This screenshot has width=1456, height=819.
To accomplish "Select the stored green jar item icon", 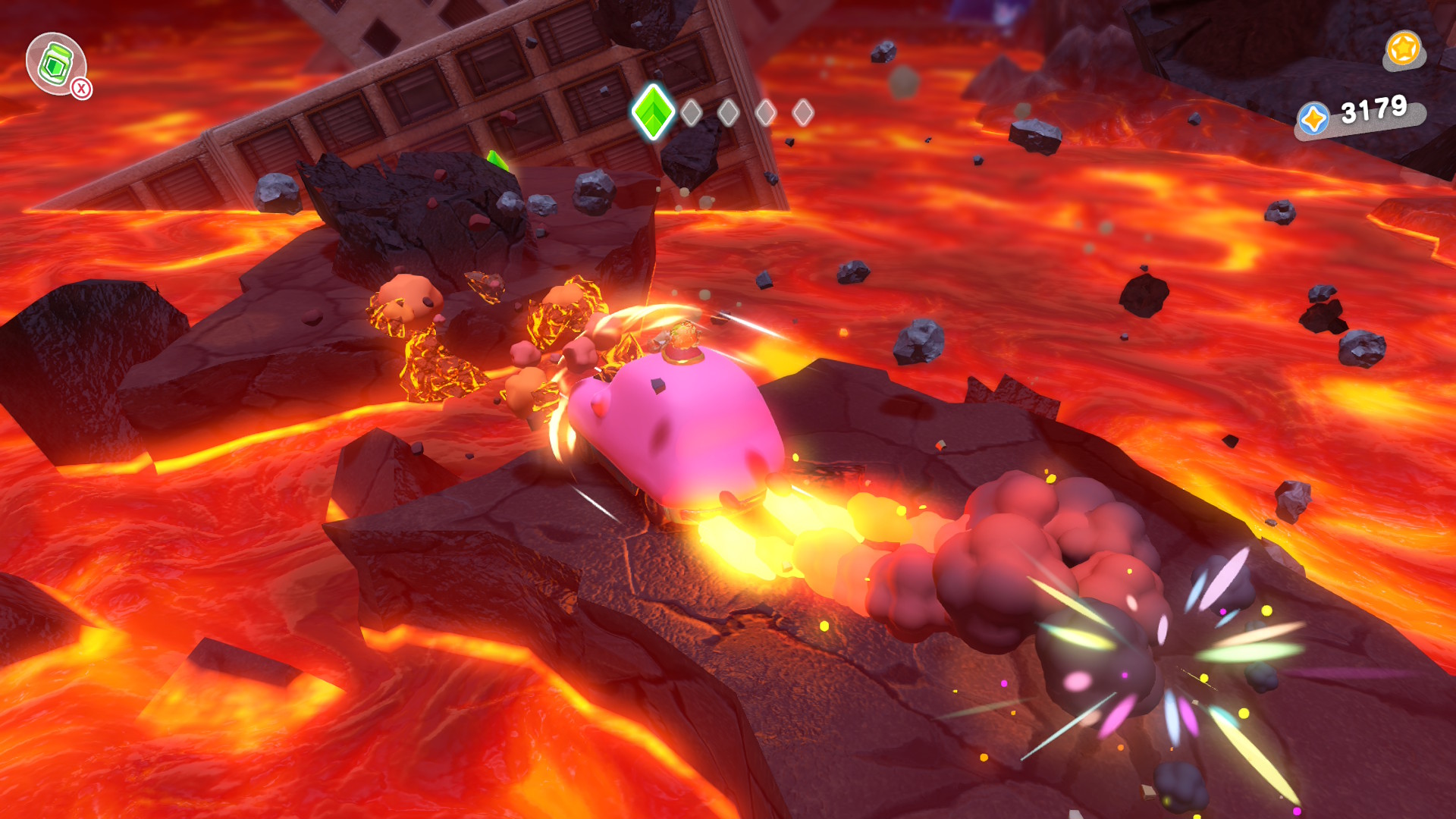I will 55,64.
